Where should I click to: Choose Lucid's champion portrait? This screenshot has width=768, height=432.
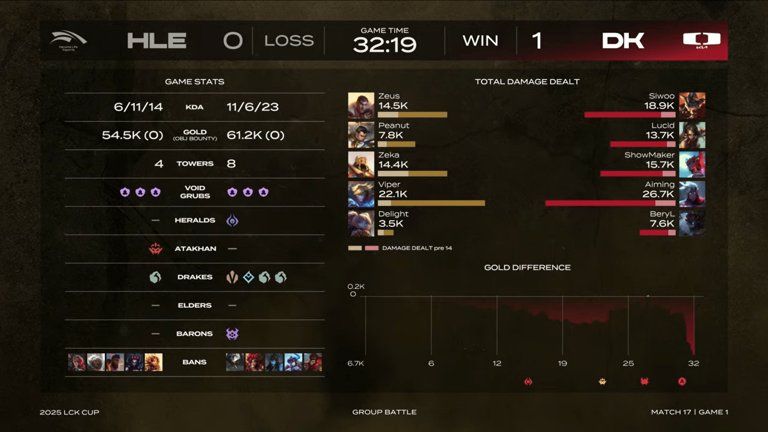tap(692, 135)
